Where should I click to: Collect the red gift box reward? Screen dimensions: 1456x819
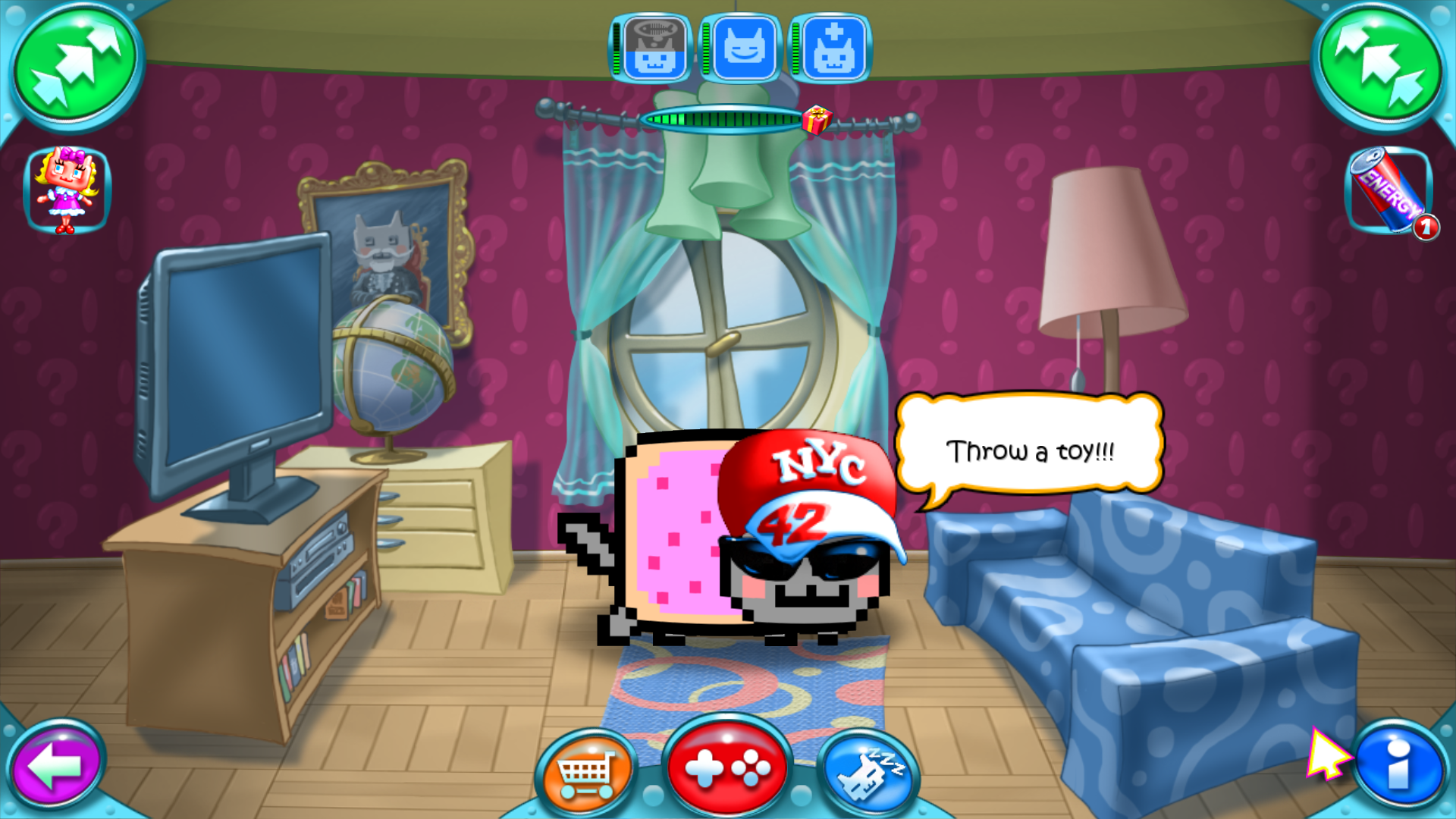(817, 121)
